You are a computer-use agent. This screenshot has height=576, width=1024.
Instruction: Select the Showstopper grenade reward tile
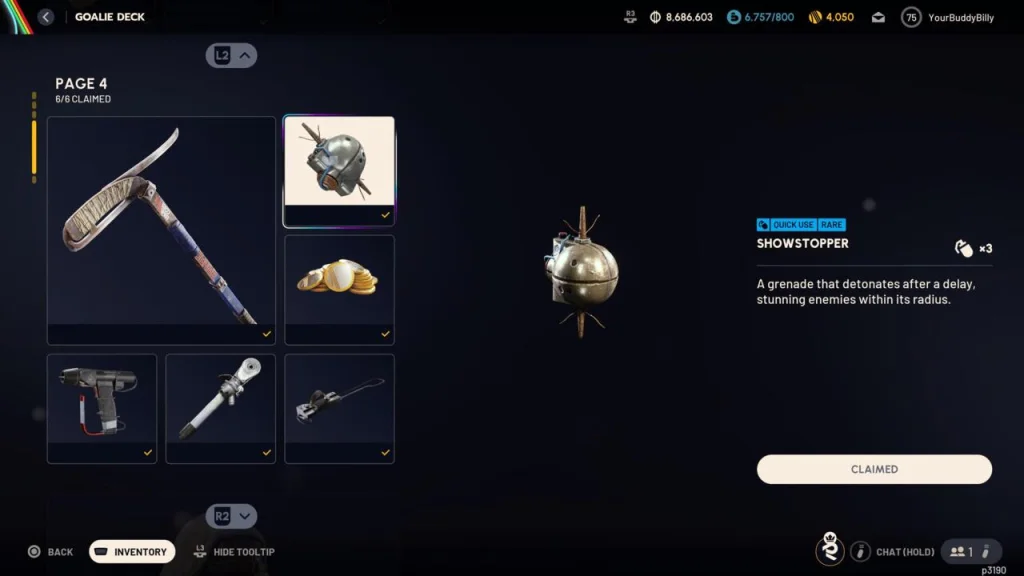click(x=339, y=171)
